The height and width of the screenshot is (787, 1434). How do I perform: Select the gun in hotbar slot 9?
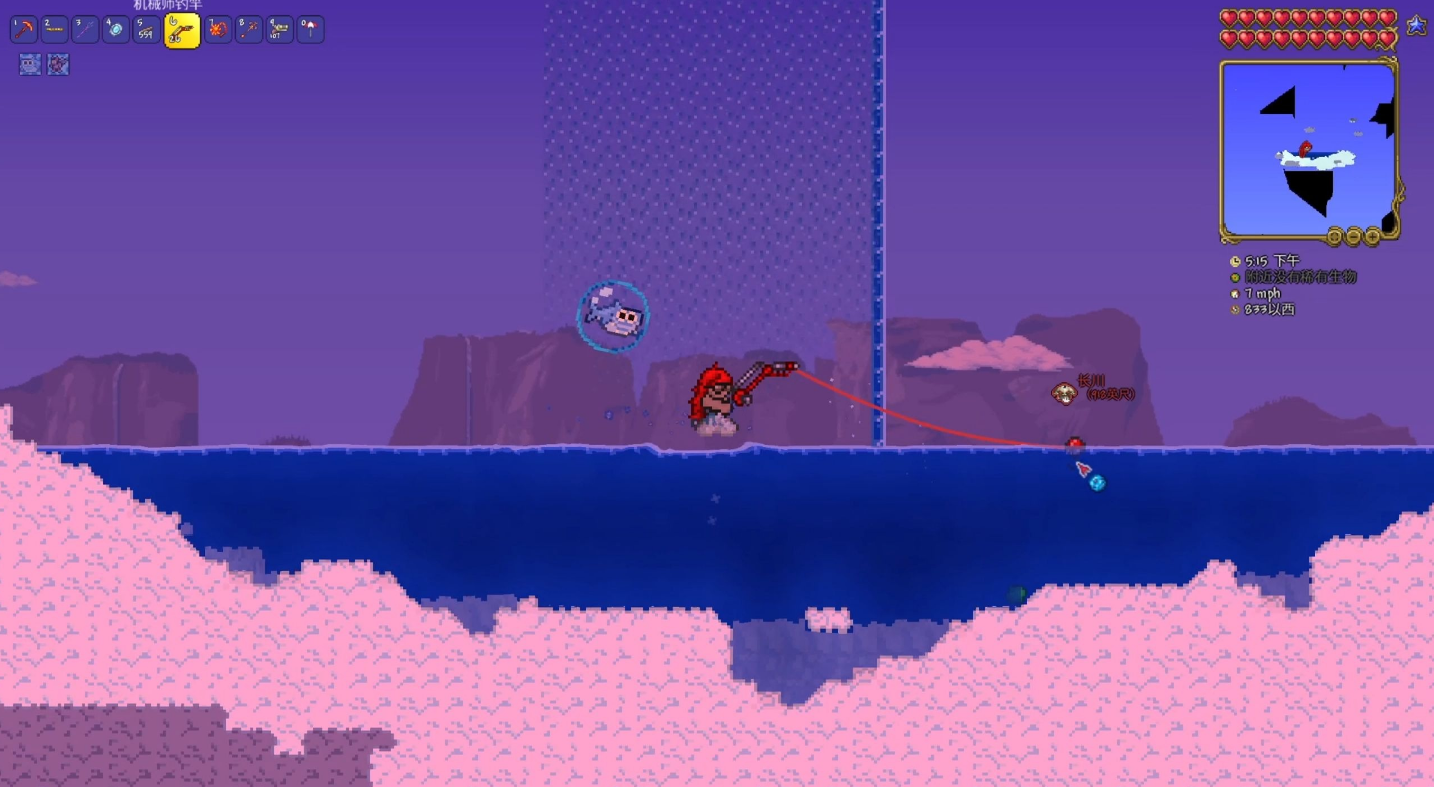[x=279, y=30]
